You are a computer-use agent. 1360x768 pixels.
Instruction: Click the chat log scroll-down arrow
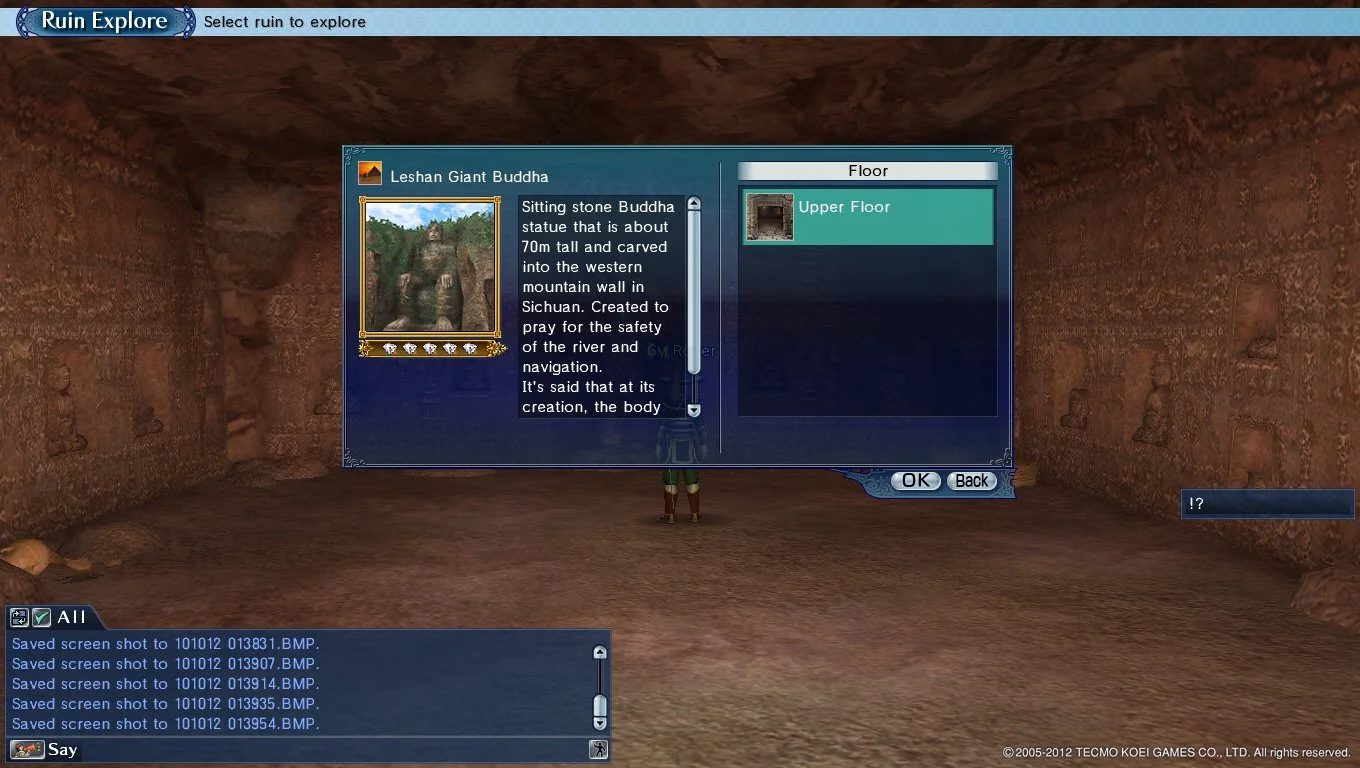click(x=599, y=722)
